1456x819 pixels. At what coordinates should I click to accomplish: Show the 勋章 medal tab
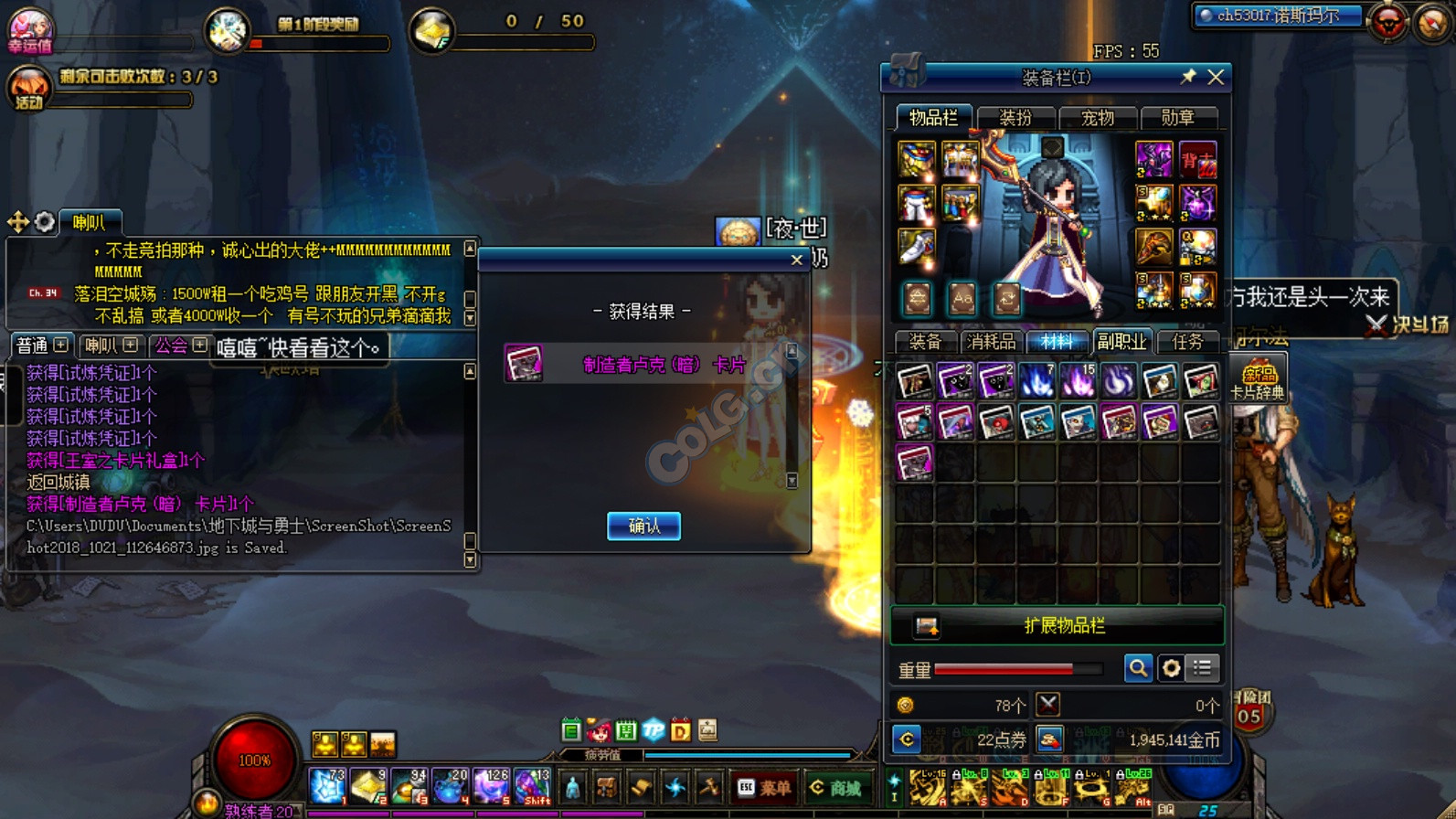coord(1177,118)
